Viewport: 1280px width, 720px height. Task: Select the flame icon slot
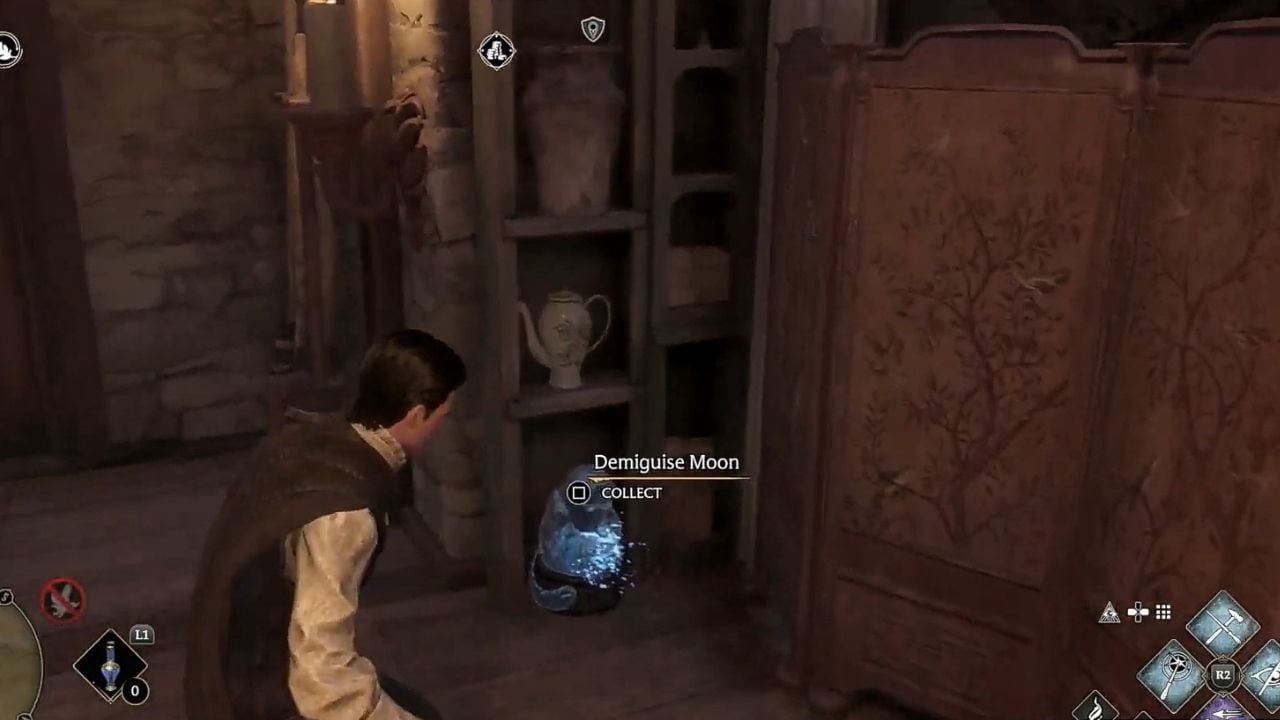click(x=1095, y=707)
